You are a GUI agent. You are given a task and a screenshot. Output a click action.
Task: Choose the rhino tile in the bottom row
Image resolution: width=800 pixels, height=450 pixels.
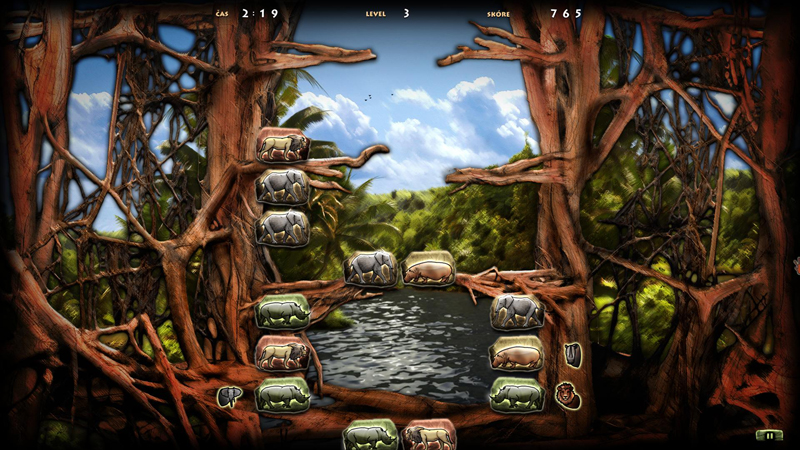point(370,436)
